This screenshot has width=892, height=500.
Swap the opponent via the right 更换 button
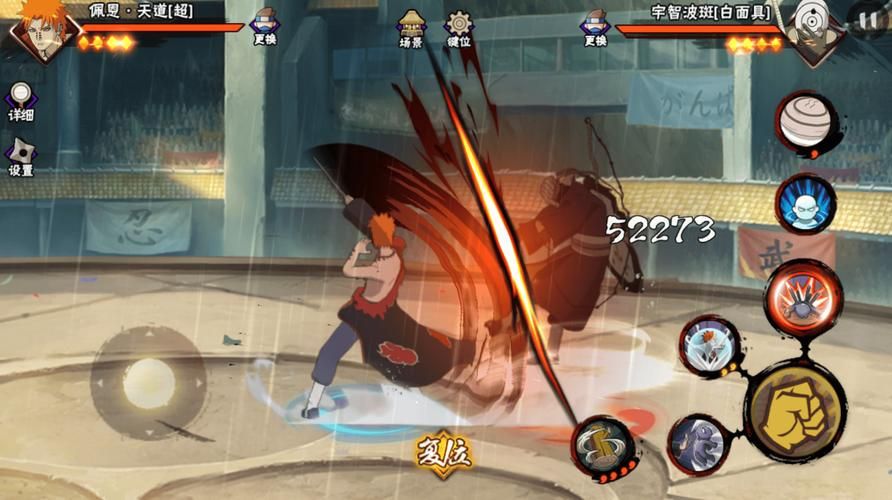pos(594,25)
